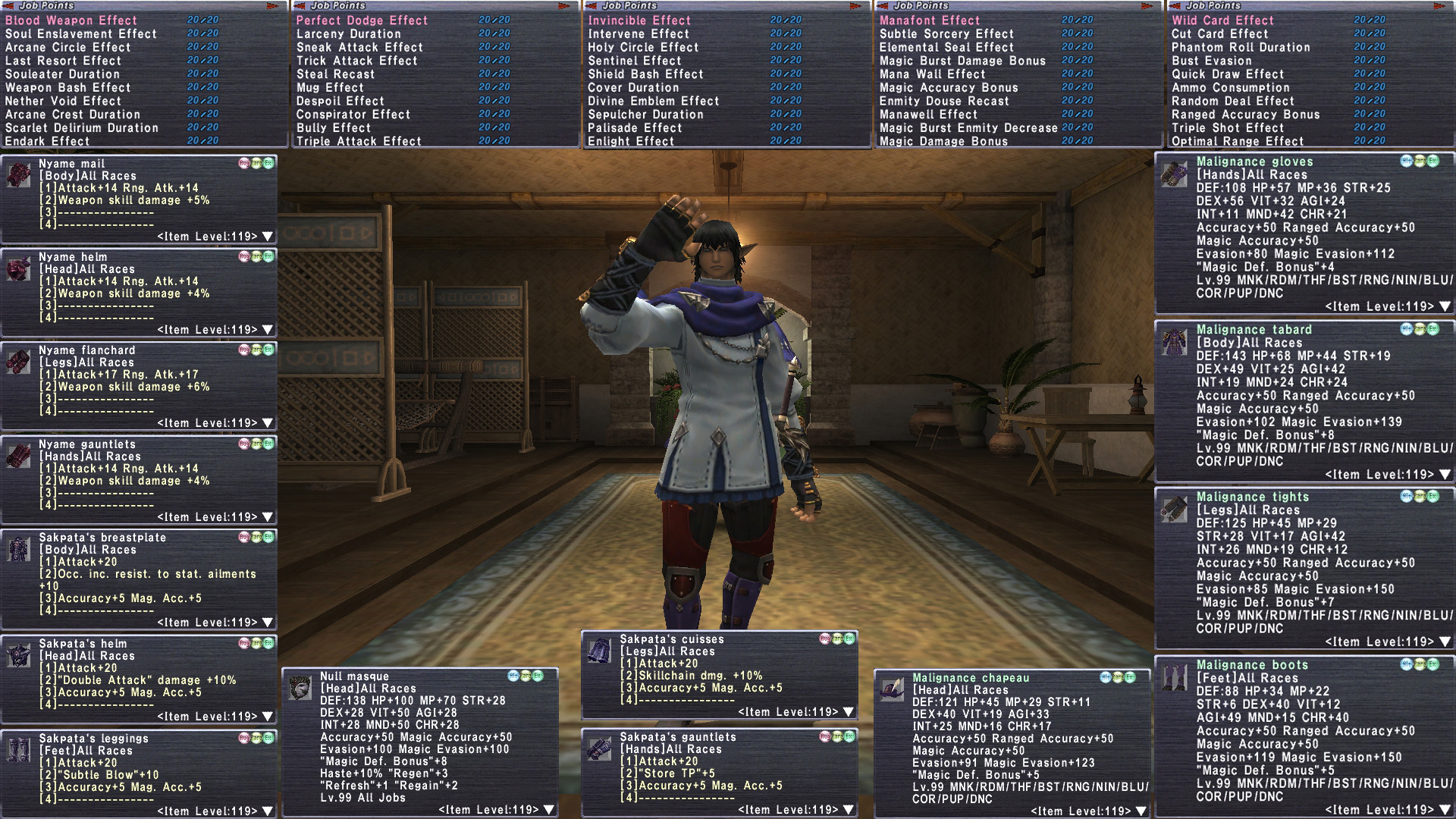Expand the Nyame helm item level arrow

267,330
